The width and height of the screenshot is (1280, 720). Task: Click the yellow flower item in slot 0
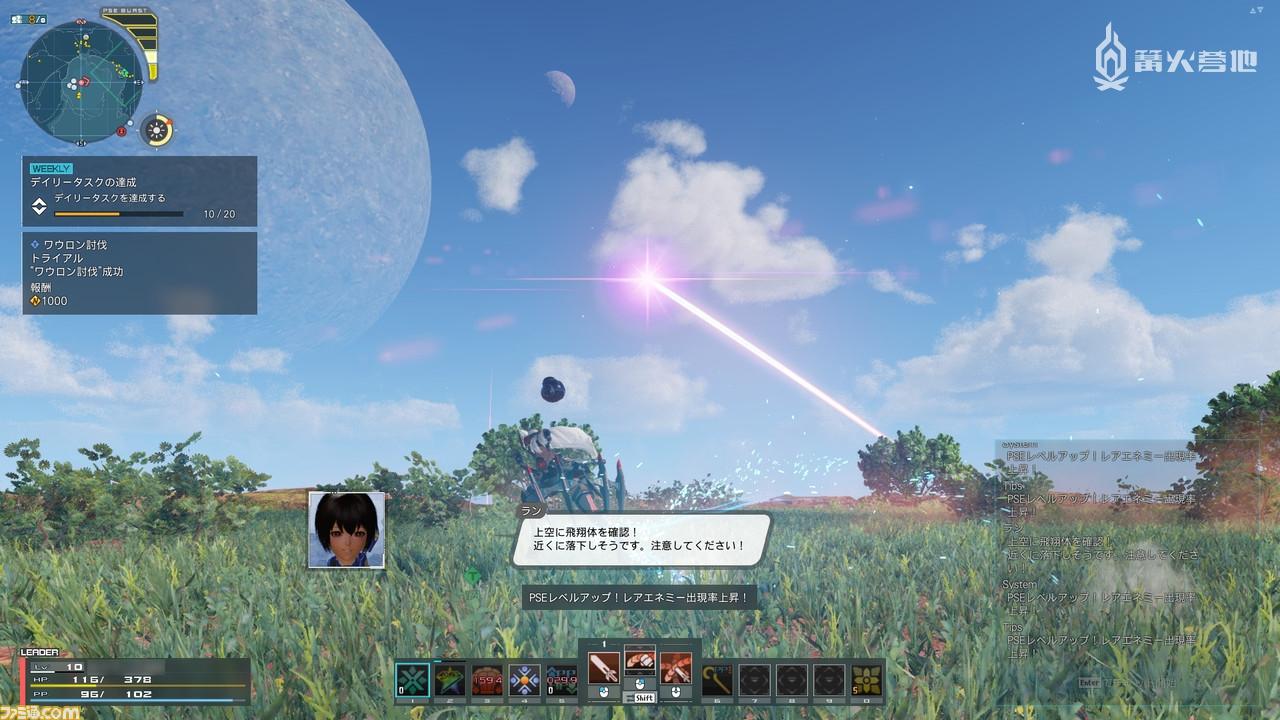866,678
